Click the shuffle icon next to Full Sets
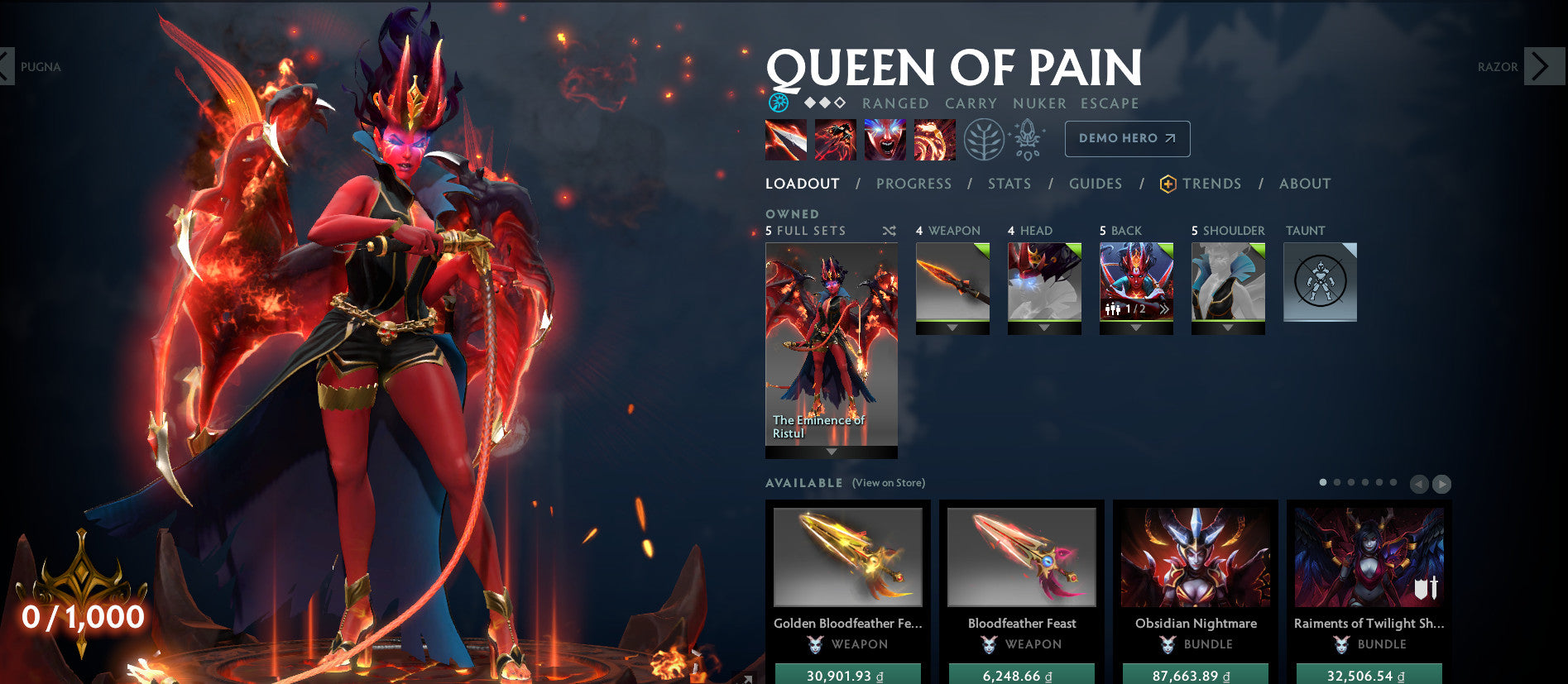Viewport: 1568px width, 684px height. 889,232
